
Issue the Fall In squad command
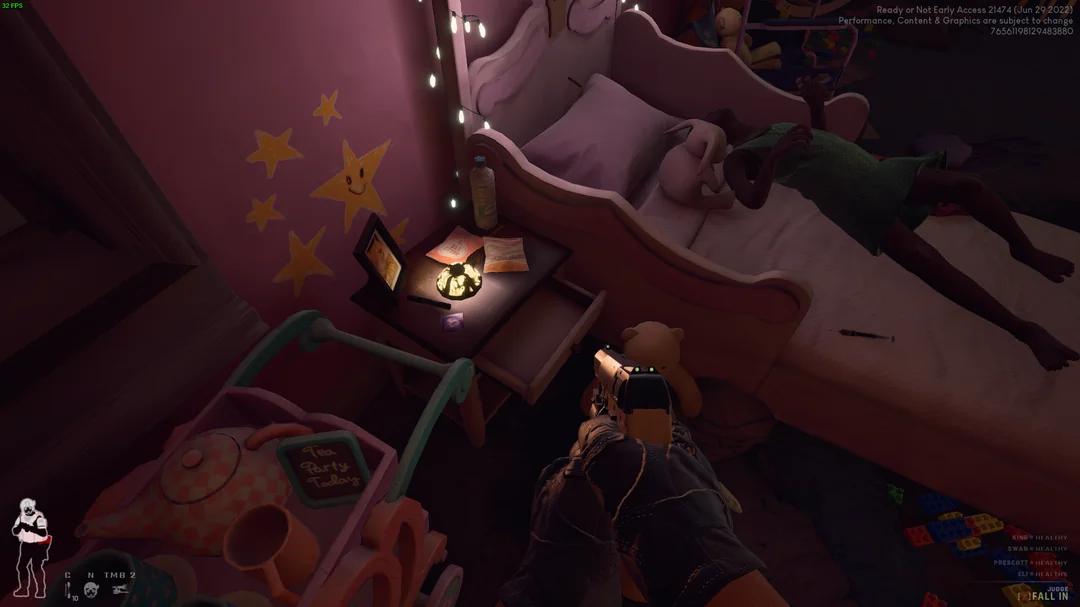pyautogui.click(x=1048, y=596)
